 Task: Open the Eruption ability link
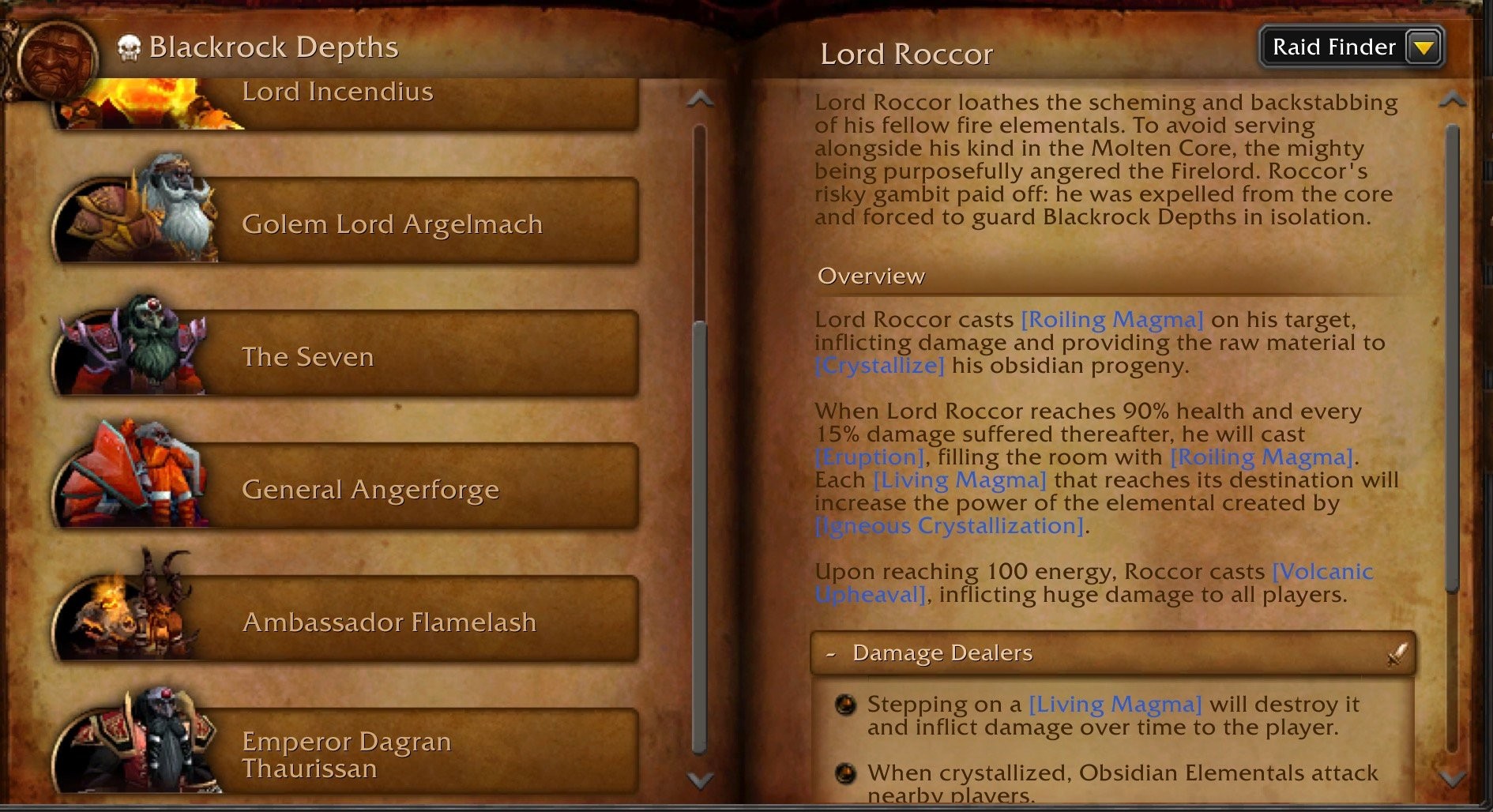869,457
